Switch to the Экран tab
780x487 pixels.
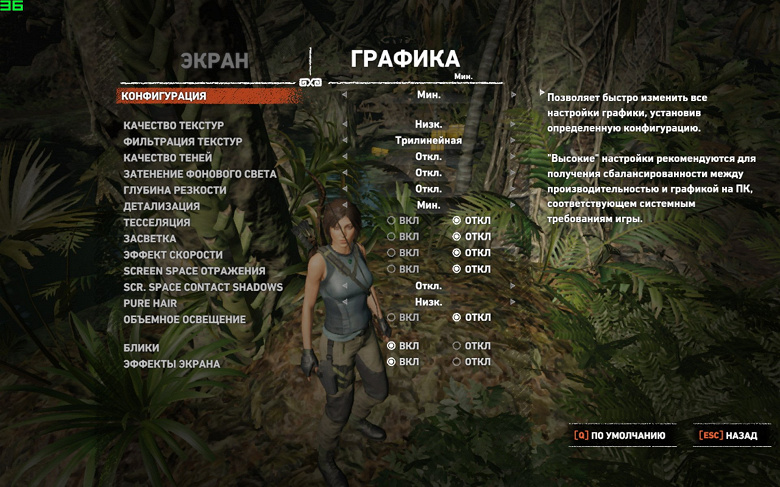click(x=214, y=60)
